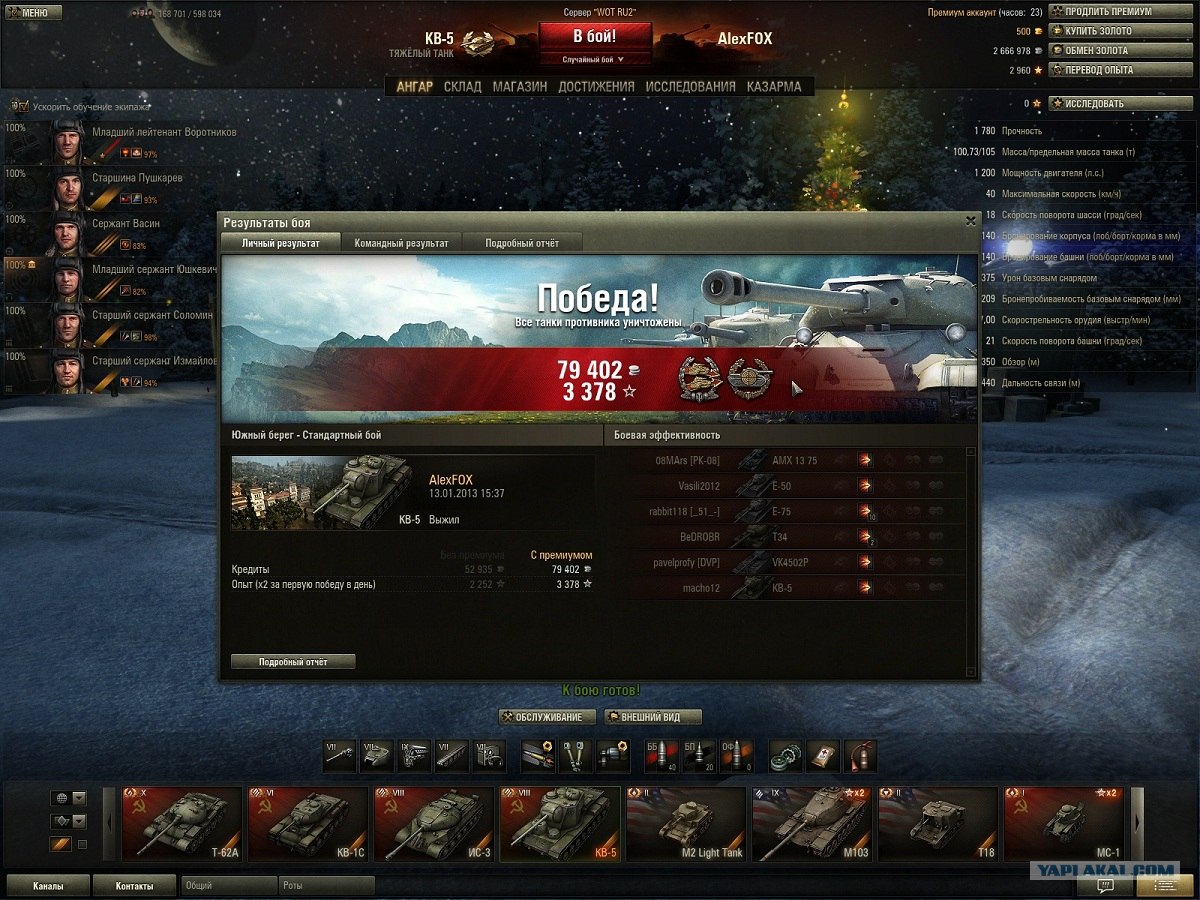Click the bottom-left Подробный отчёт button

293,662
